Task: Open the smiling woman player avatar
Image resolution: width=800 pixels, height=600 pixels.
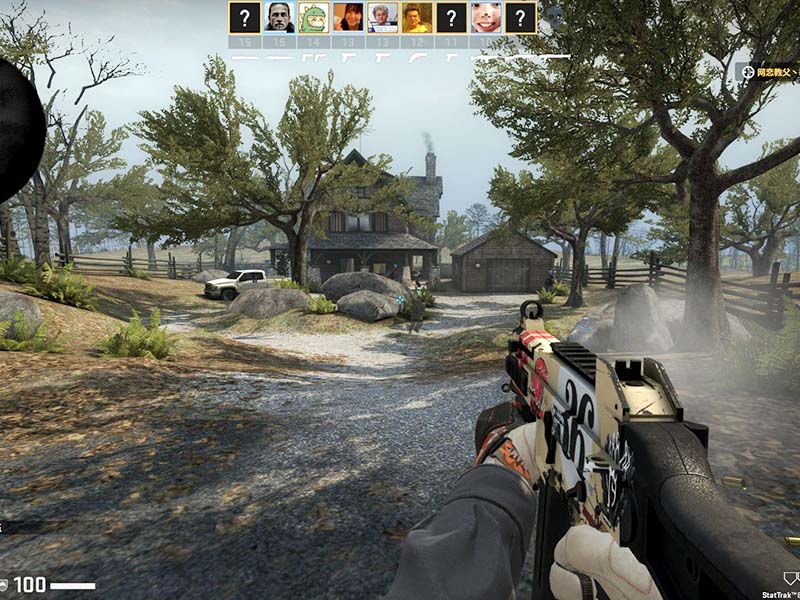Action: pos(348,17)
